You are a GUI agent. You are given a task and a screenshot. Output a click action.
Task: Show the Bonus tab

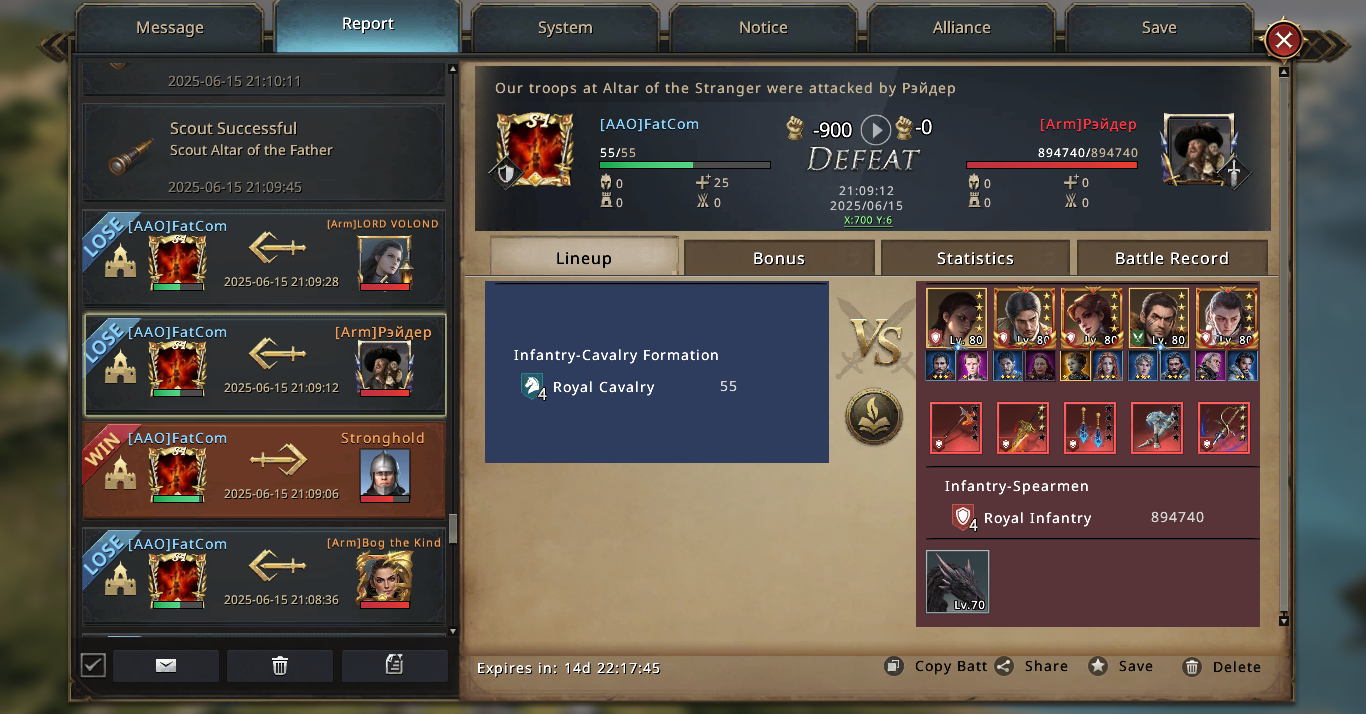click(779, 258)
